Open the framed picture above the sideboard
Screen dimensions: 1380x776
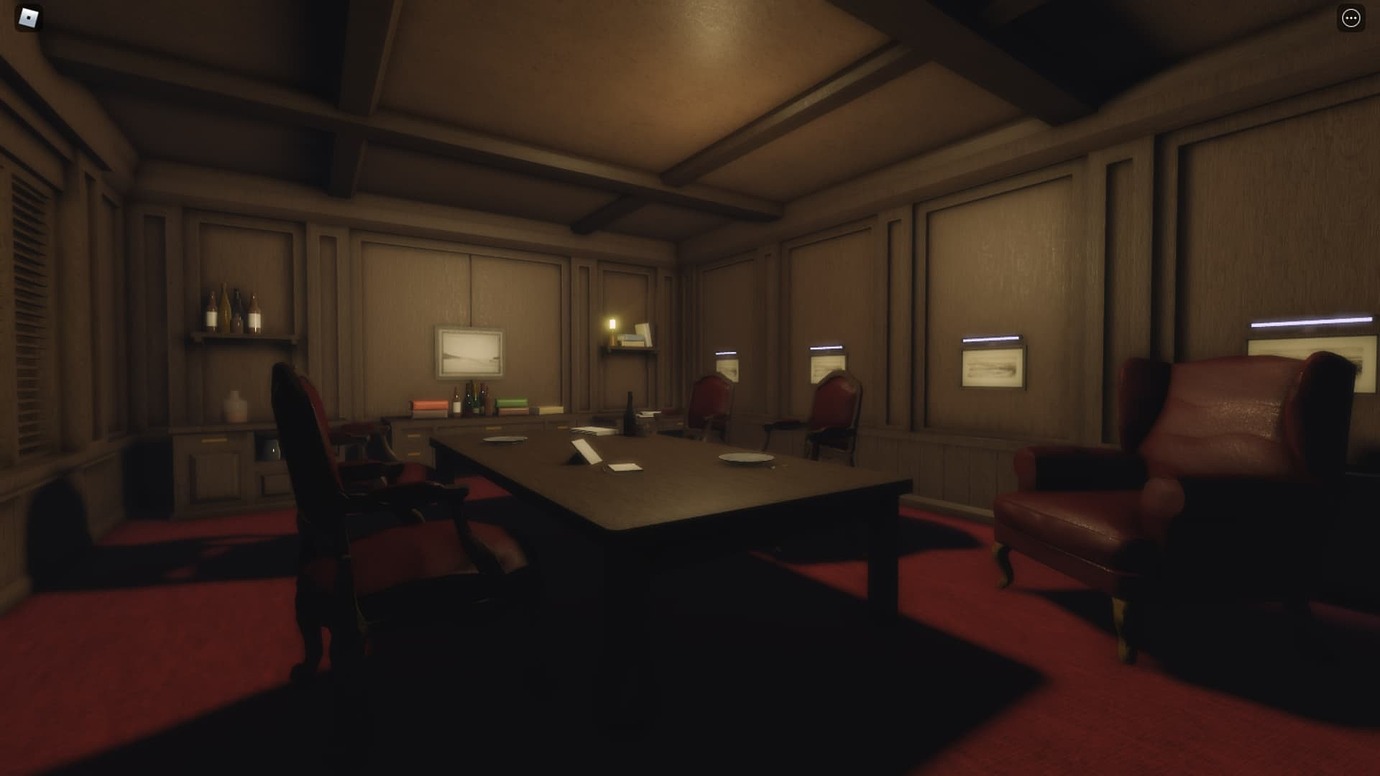click(467, 351)
